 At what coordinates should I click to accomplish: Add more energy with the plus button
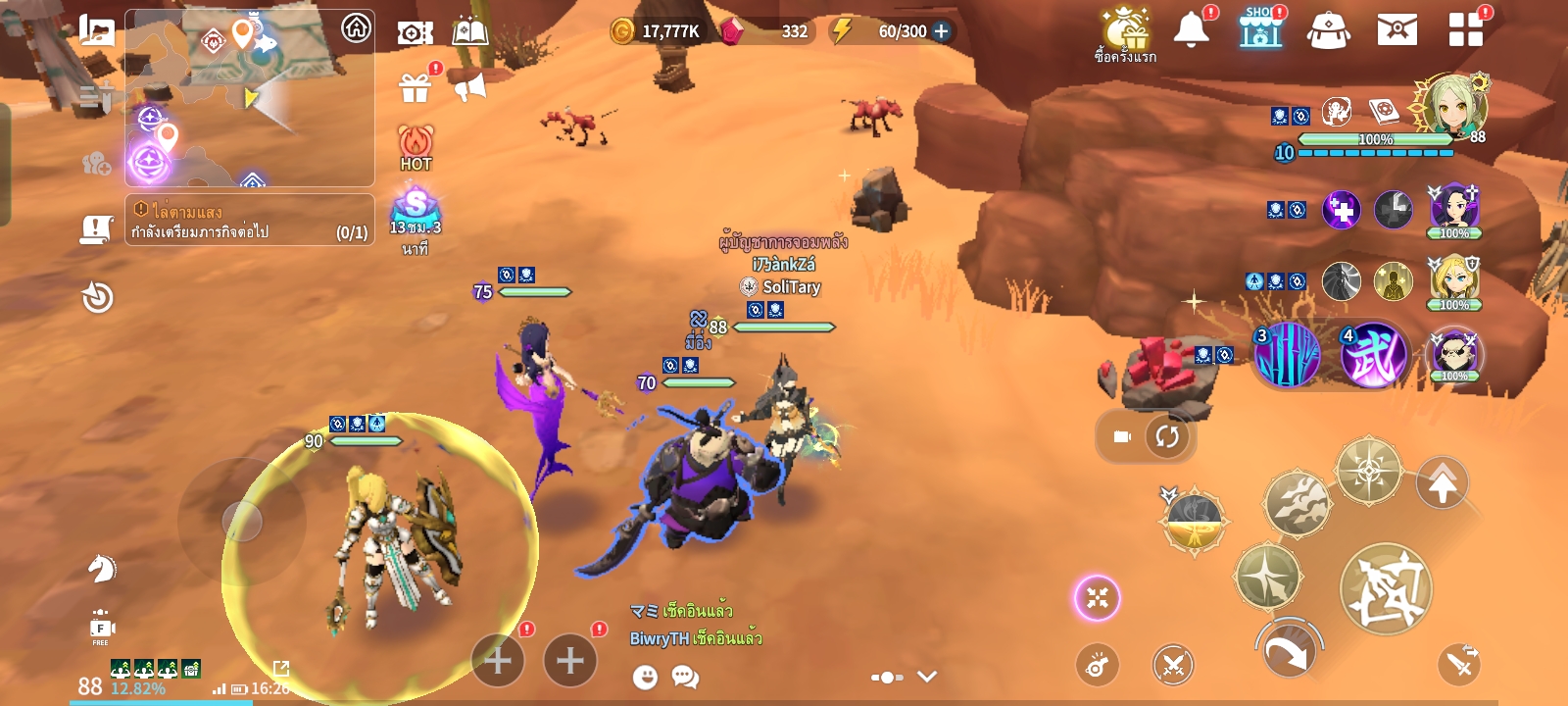942,31
